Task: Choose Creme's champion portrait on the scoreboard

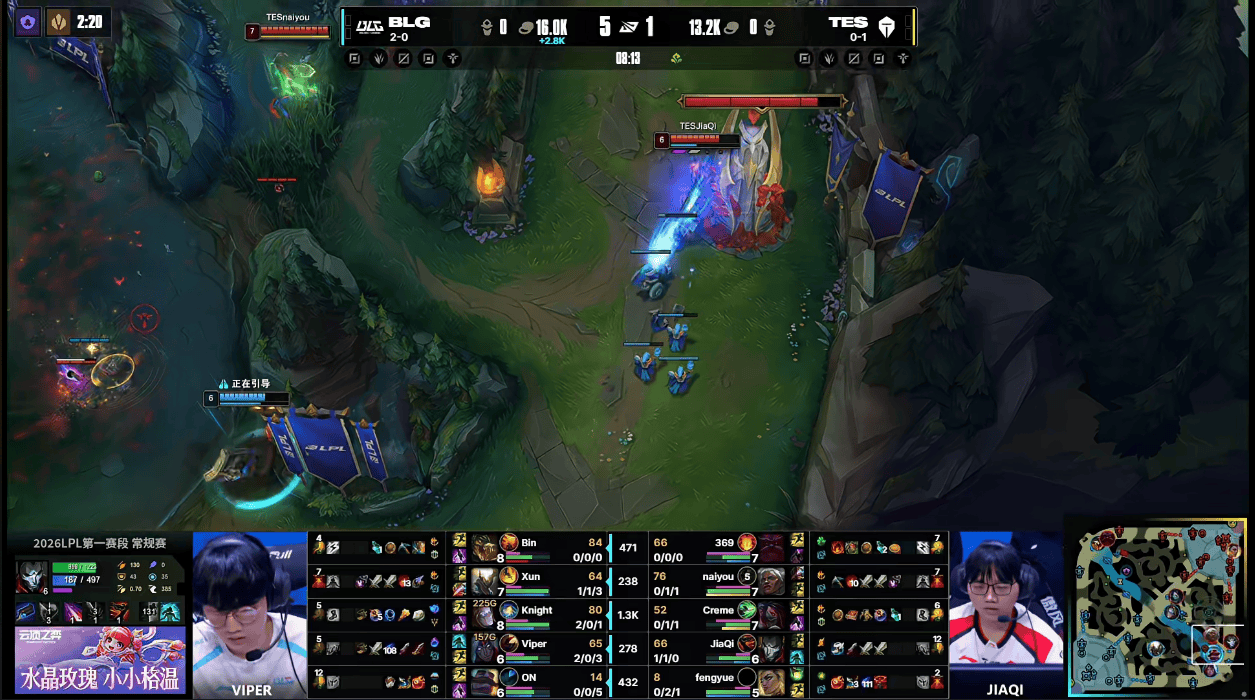Action: [x=770, y=614]
